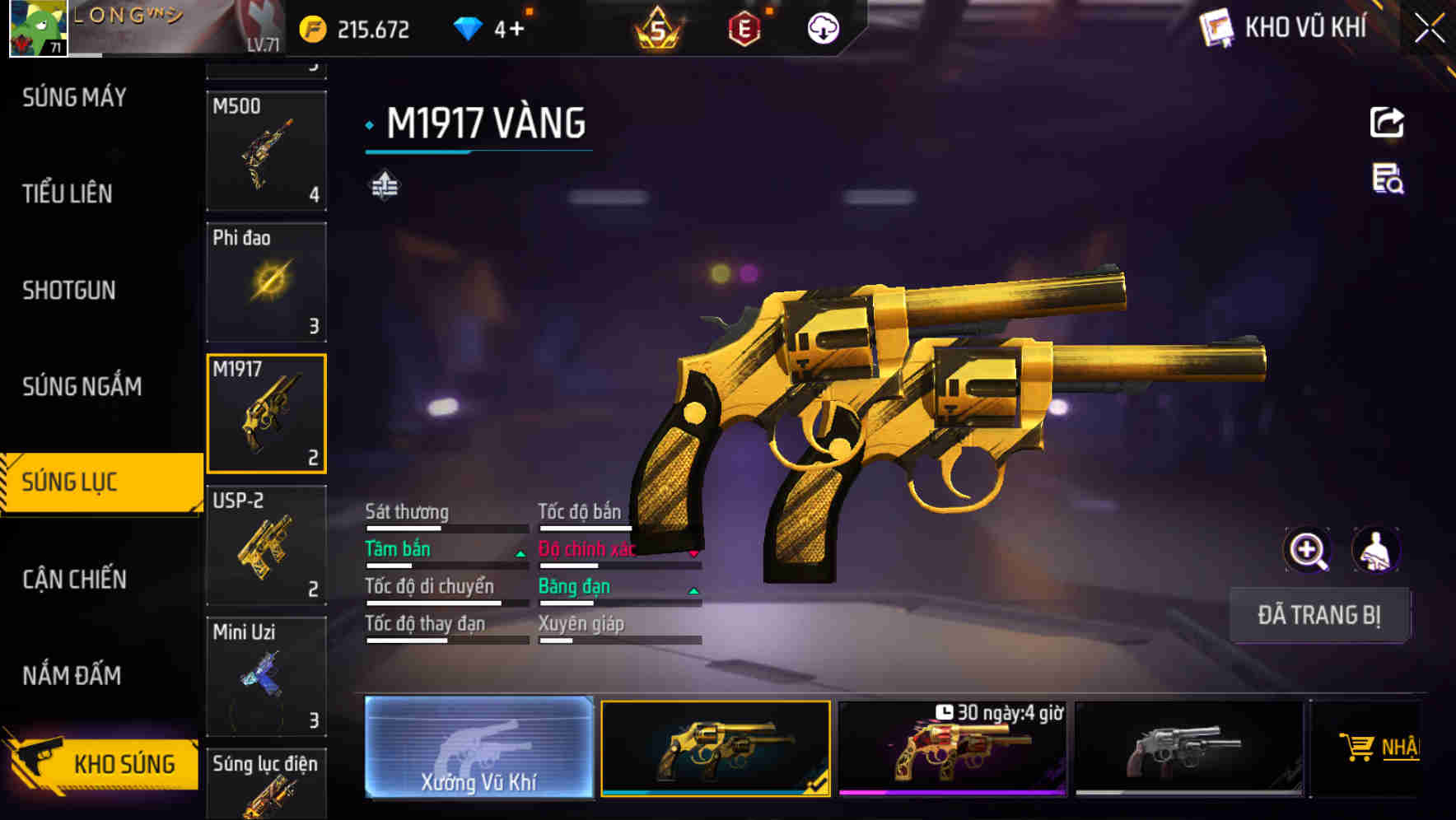
Task: Select the 30-day timed revolver skin
Action: point(952,748)
